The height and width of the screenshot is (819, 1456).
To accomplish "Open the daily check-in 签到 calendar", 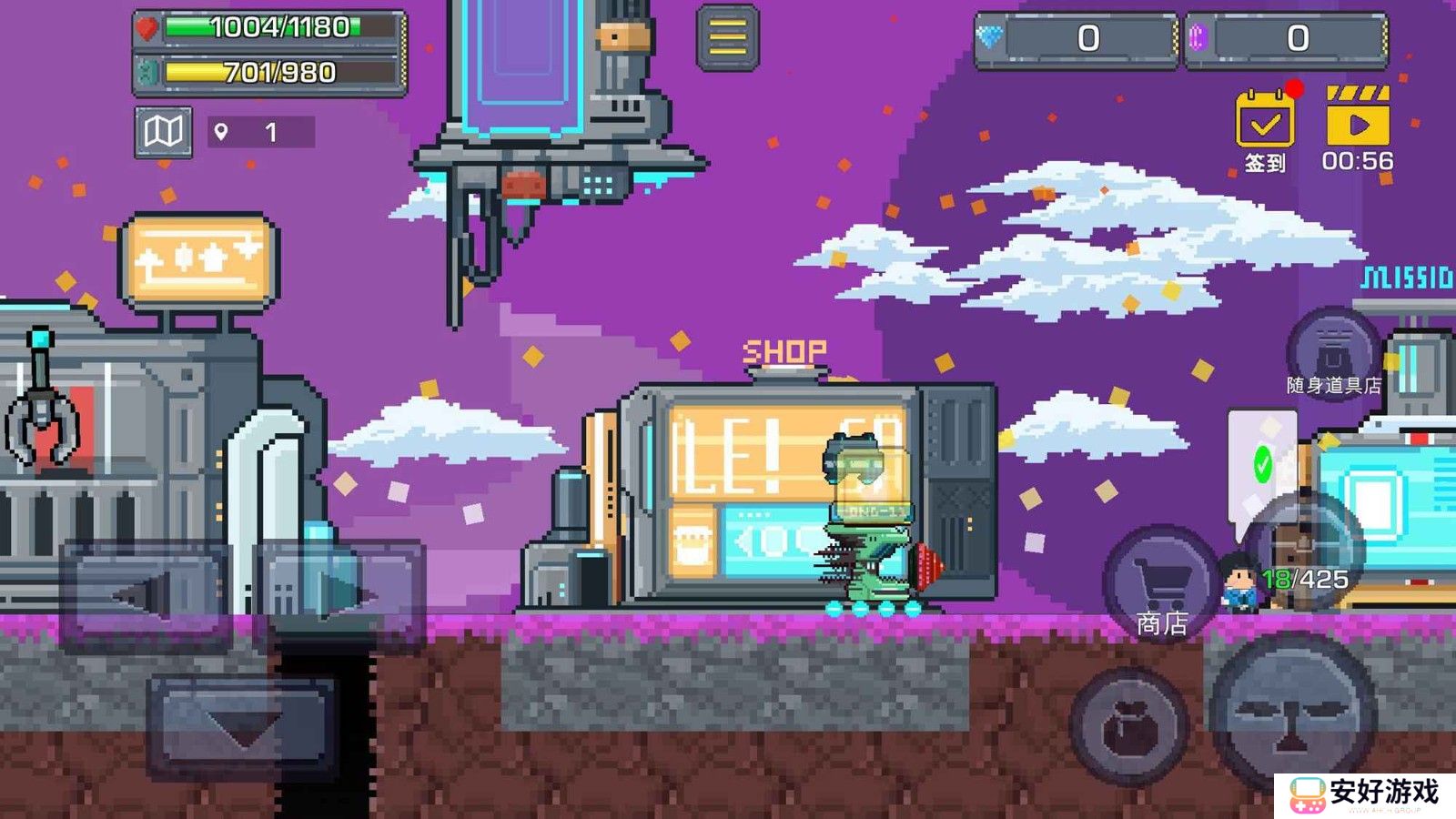I will pyautogui.click(x=1265, y=121).
